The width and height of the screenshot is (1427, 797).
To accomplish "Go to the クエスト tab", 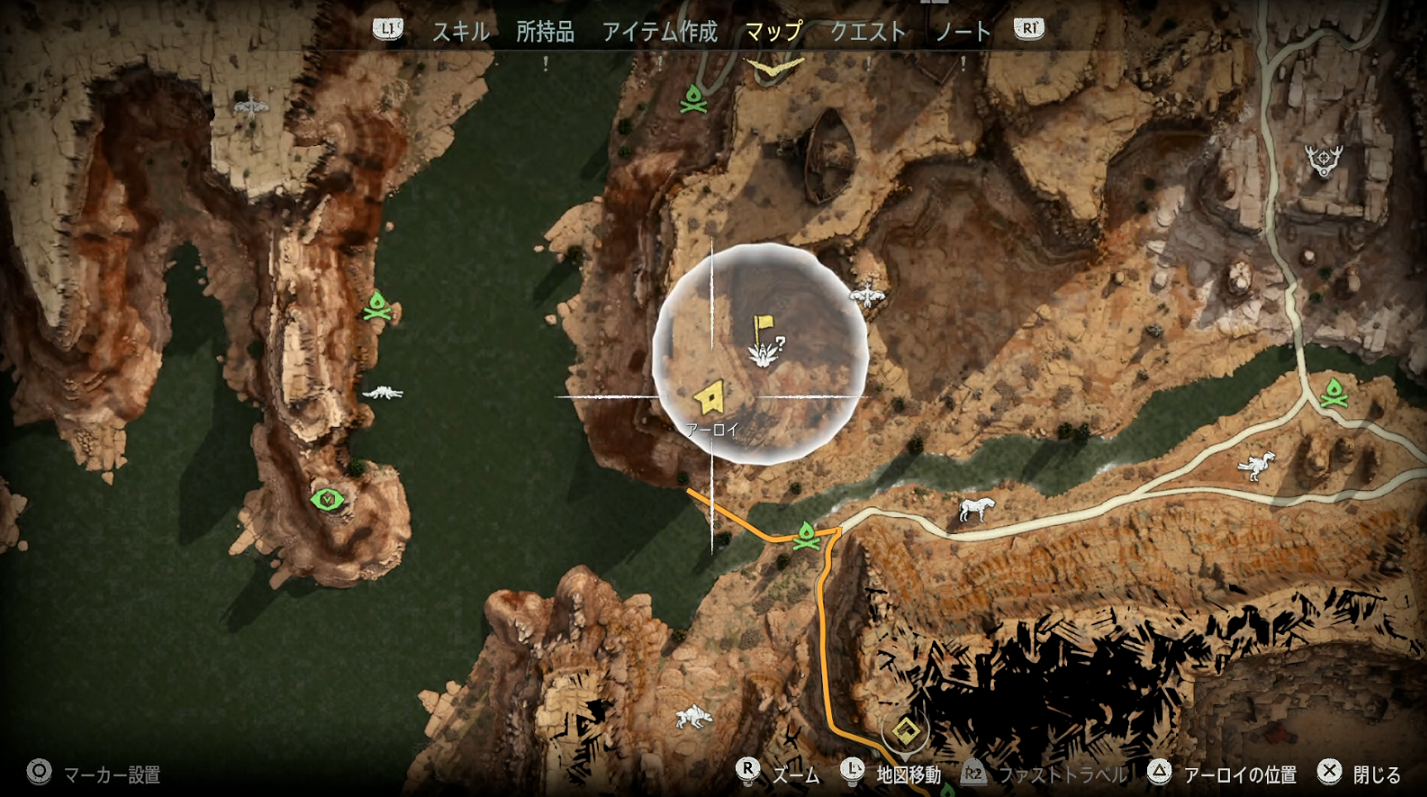I will point(868,31).
